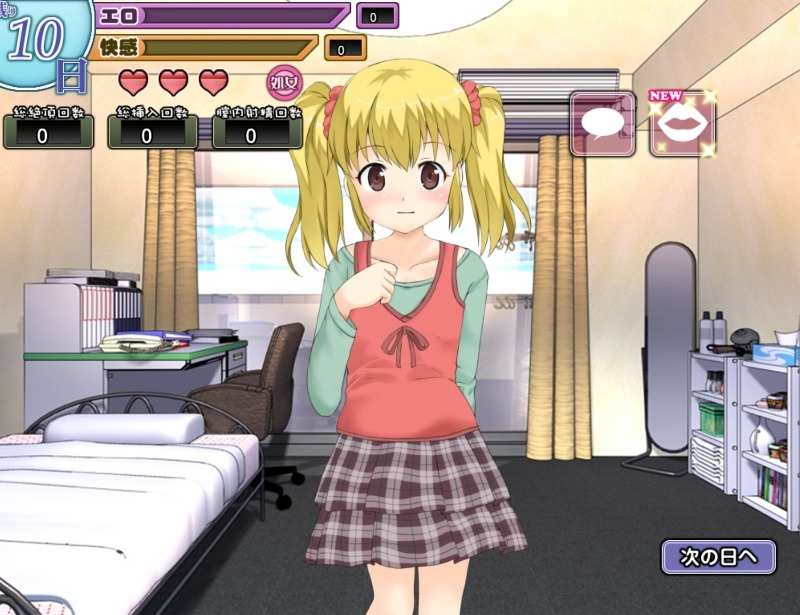Advance with the 次の日へ button
The width and height of the screenshot is (800, 615).
pyautogui.click(x=718, y=556)
